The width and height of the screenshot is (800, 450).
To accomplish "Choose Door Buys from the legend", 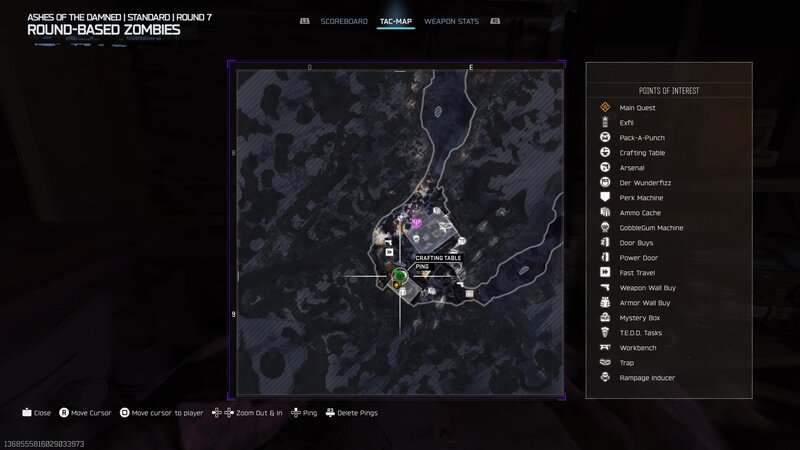I will click(637, 243).
